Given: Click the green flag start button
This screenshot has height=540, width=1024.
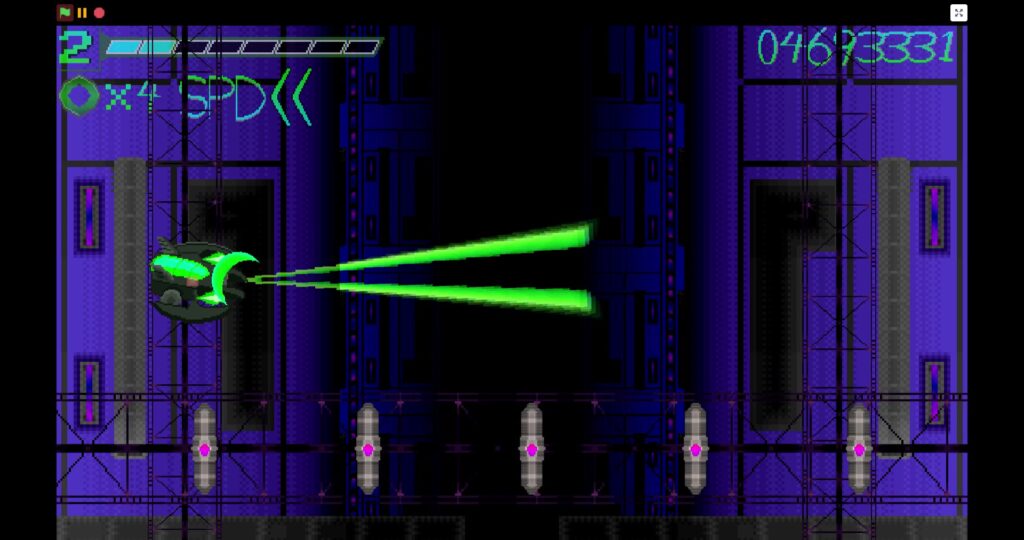Looking at the screenshot, I should (65, 13).
